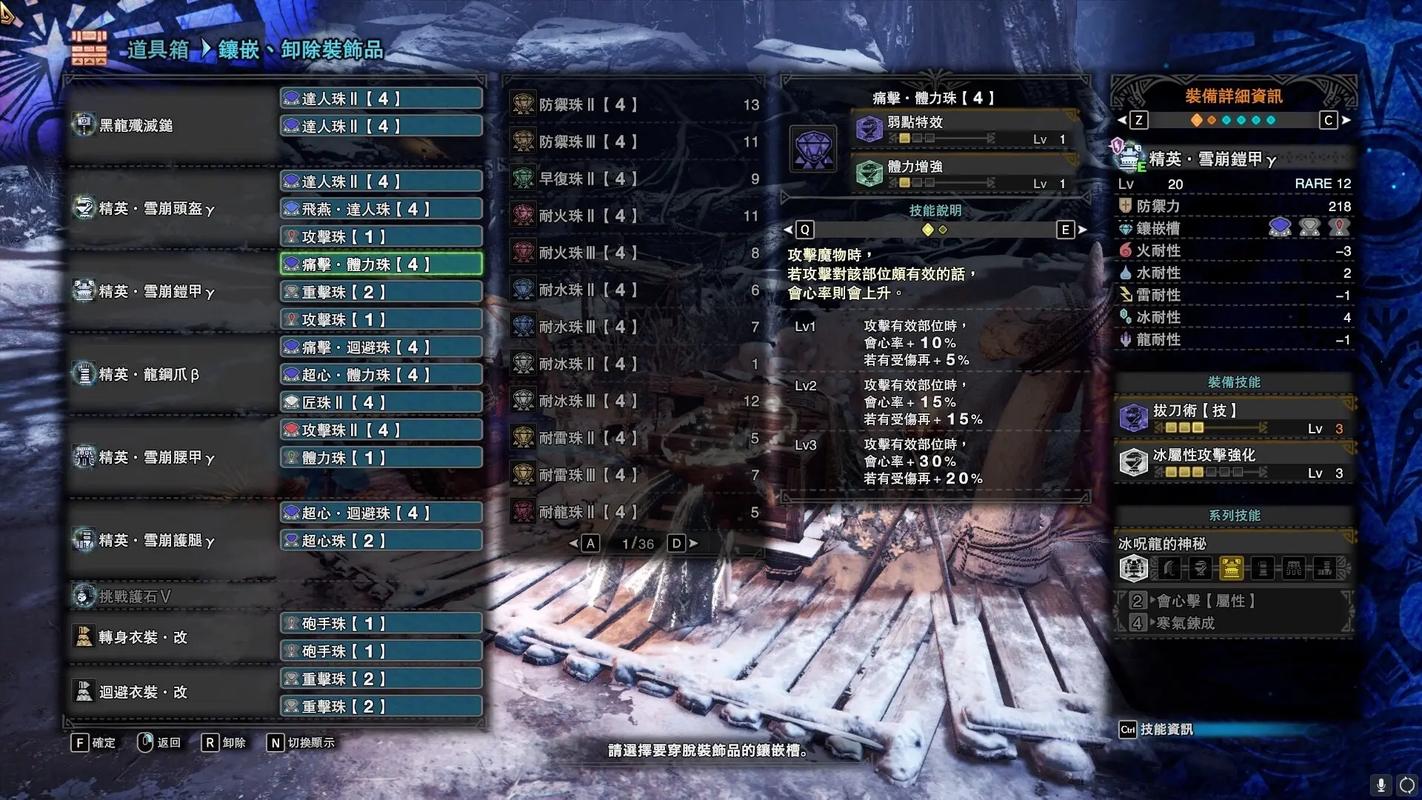Screen dimensions: 1422x800
Task: Choose the 攻擊珠II【4】 slot
Action: 381,430
